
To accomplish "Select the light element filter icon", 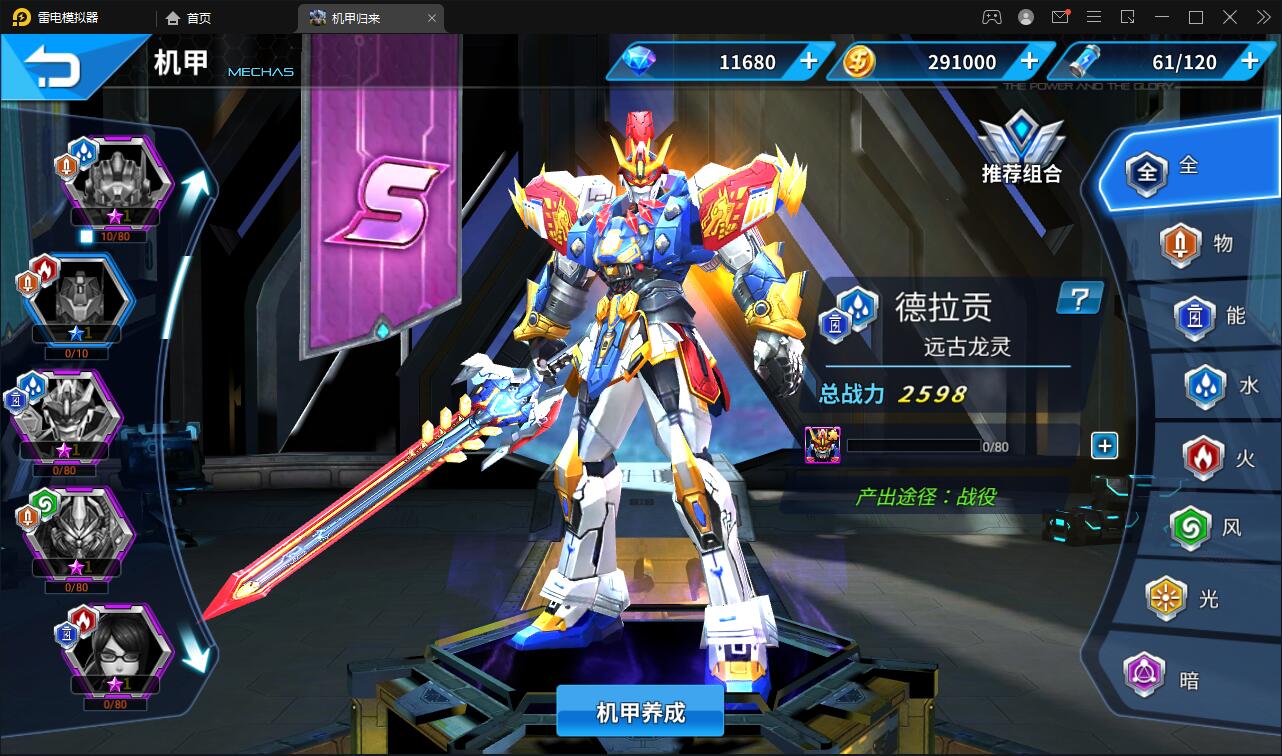I will click(1166, 596).
